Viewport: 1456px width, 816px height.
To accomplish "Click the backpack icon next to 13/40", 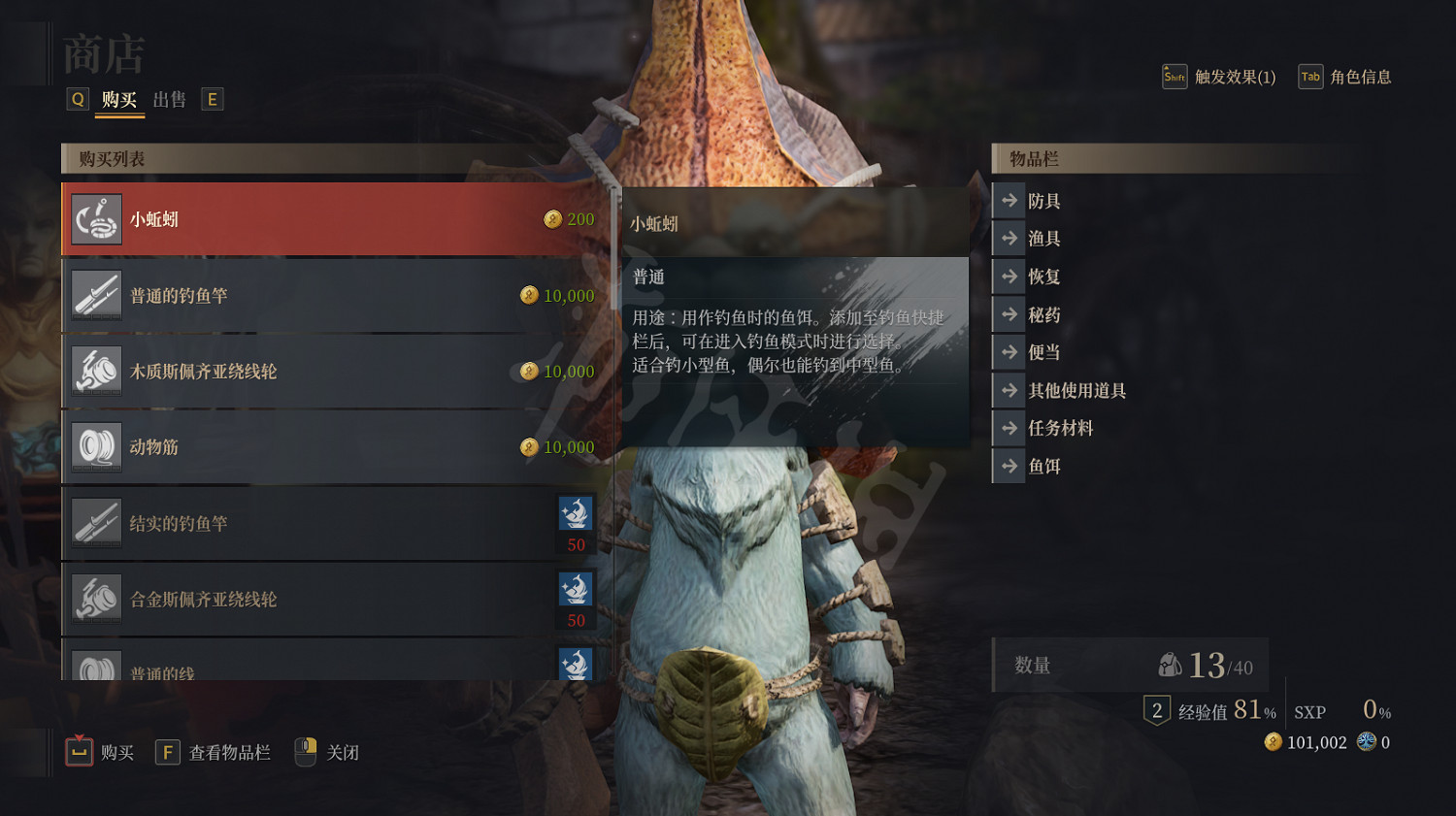I will [1170, 665].
